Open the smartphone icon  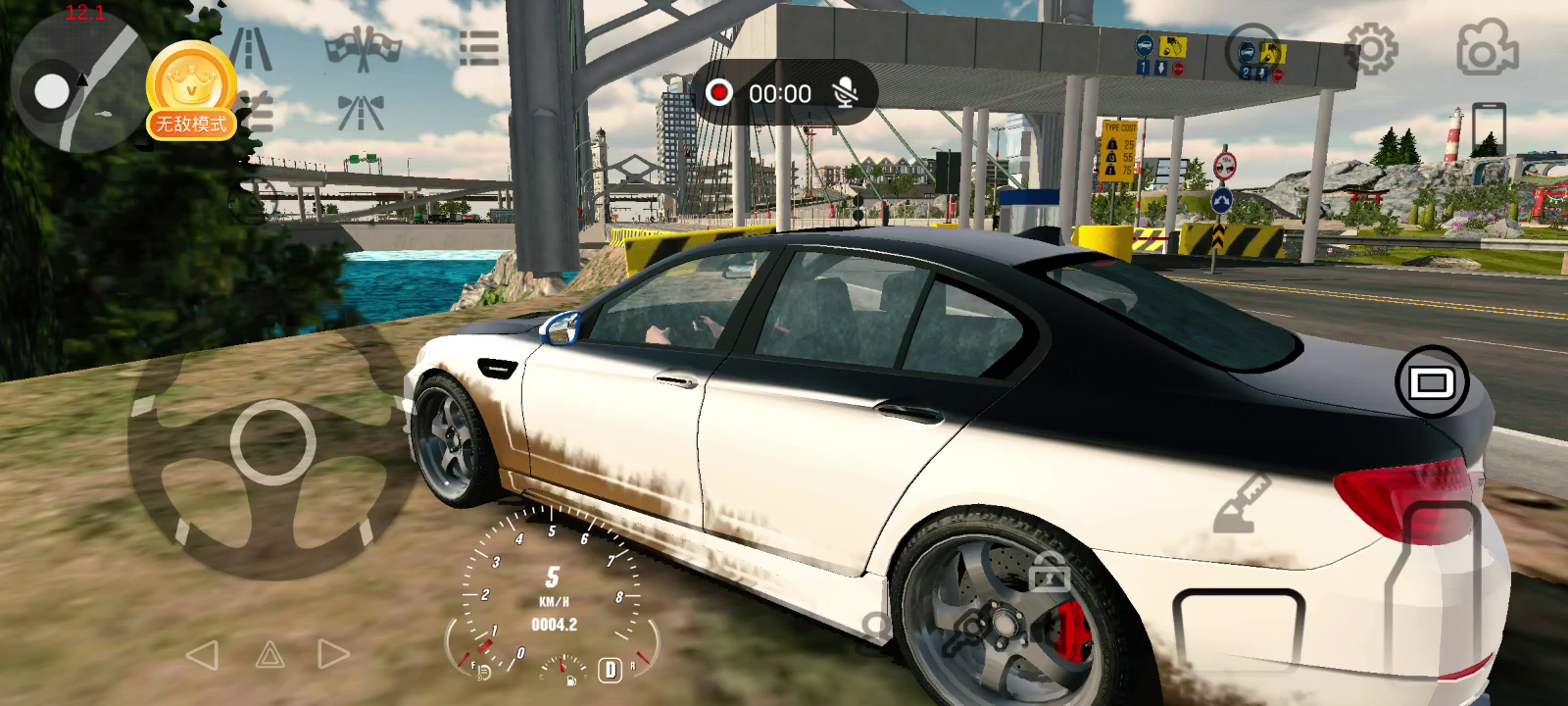pyautogui.click(x=1488, y=128)
